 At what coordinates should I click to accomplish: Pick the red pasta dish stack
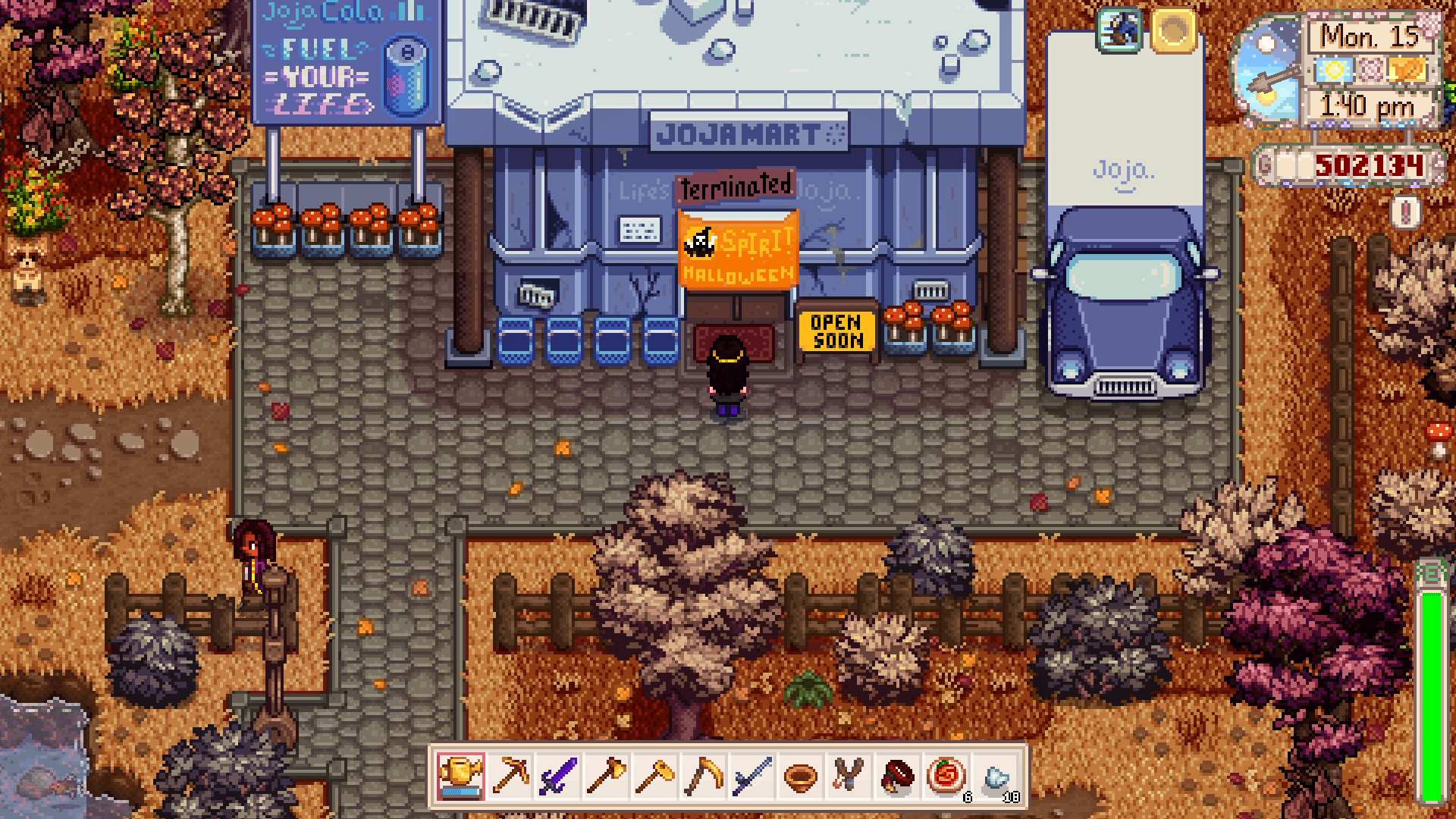tap(946, 777)
